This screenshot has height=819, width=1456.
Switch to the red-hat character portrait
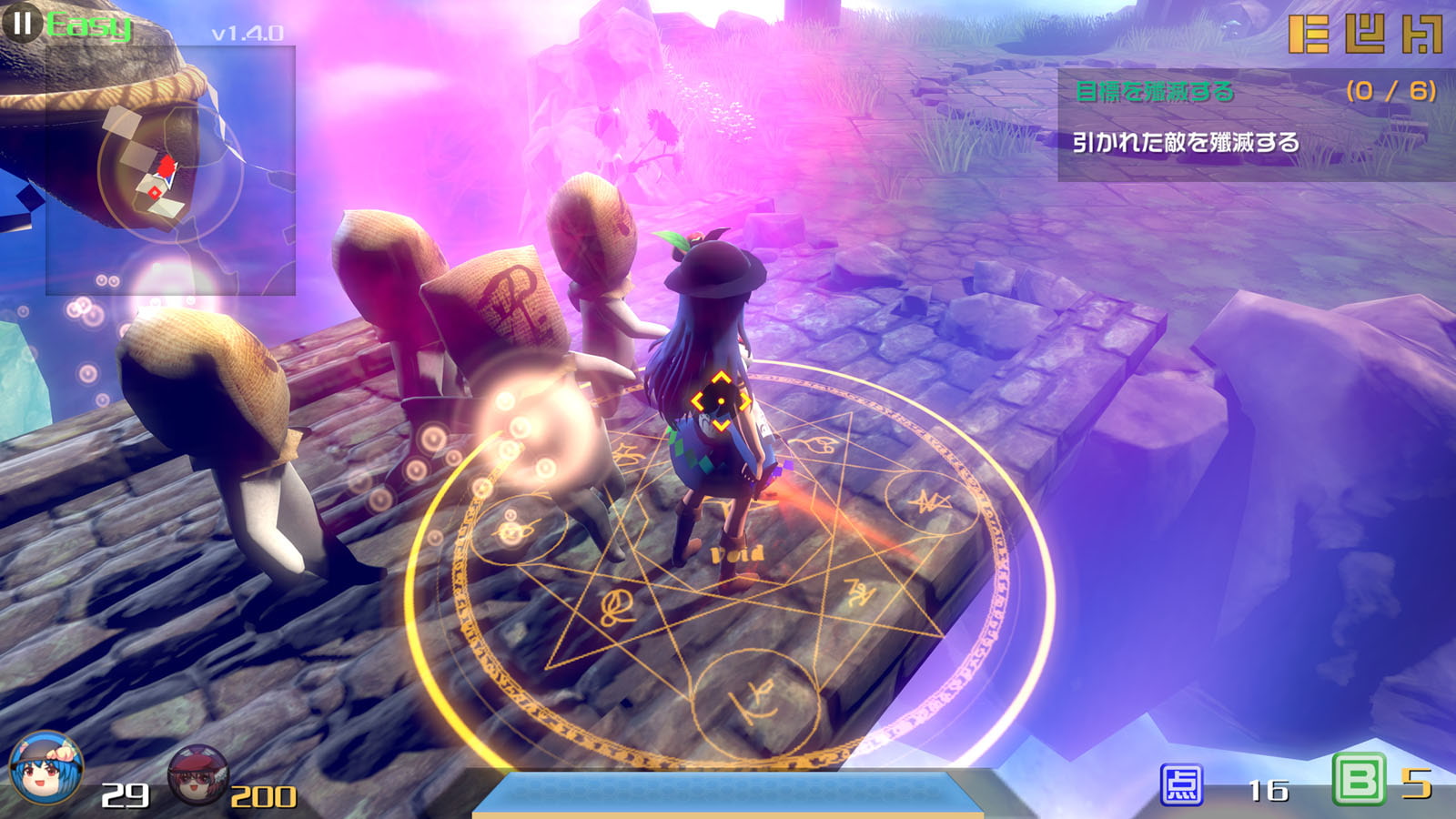click(198, 774)
